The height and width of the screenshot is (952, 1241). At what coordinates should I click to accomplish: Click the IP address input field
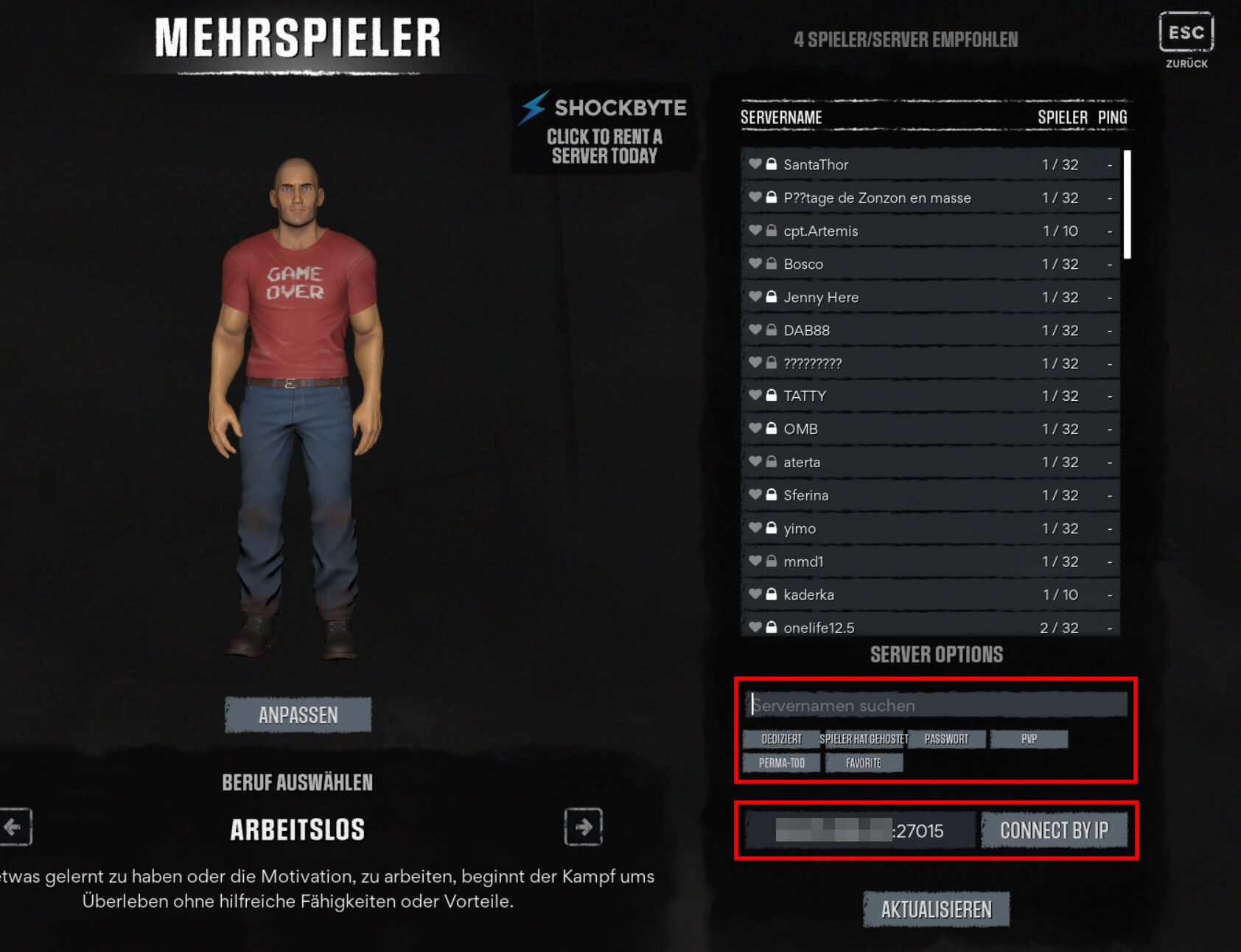[x=859, y=831]
